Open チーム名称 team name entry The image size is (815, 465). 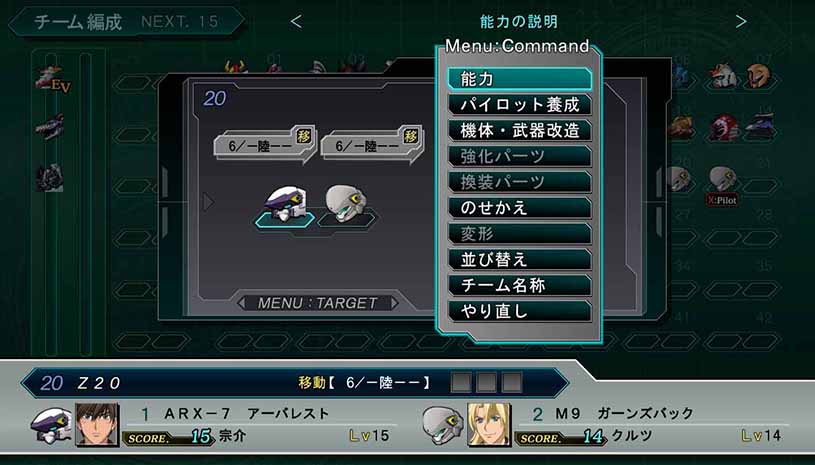click(x=519, y=285)
